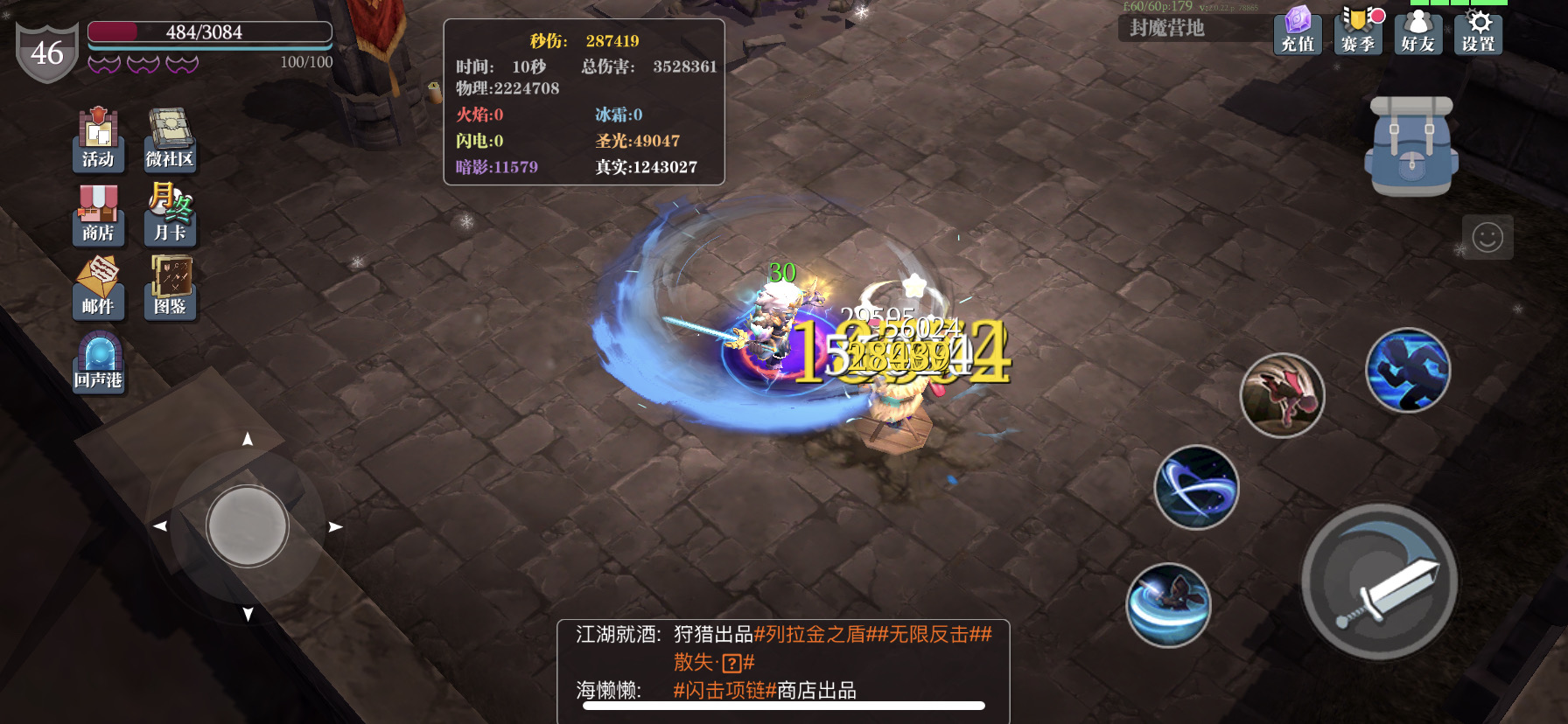Screen dimensions: 1568x724
Task: Tap the red HP bar at top left
Action: click(210, 31)
